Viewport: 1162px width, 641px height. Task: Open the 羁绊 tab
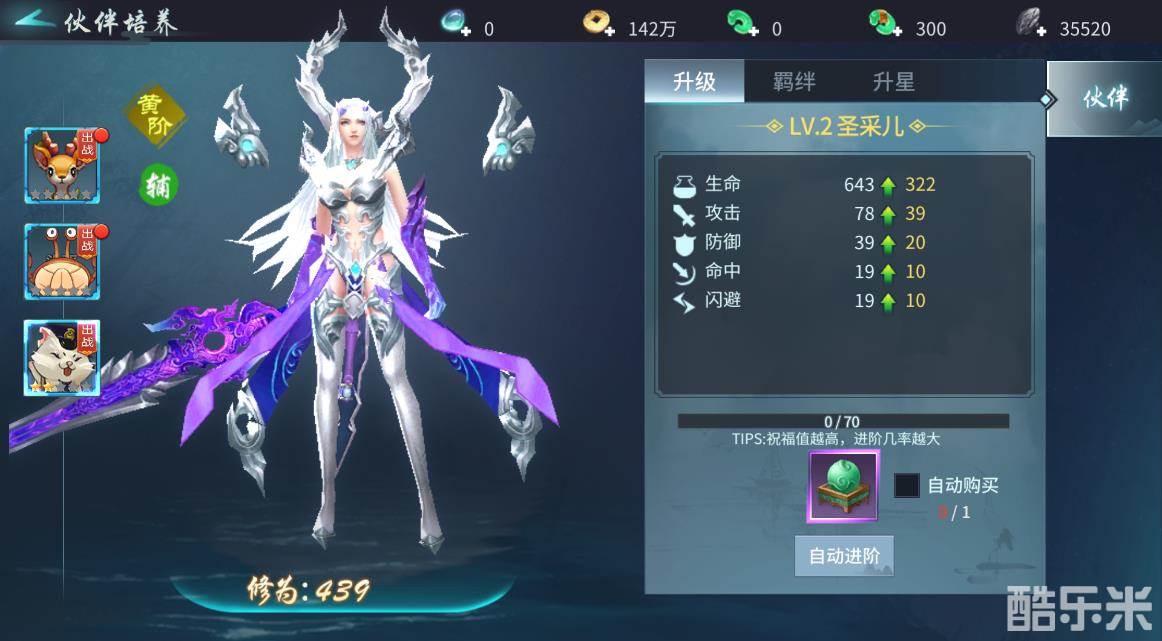tap(794, 82)
